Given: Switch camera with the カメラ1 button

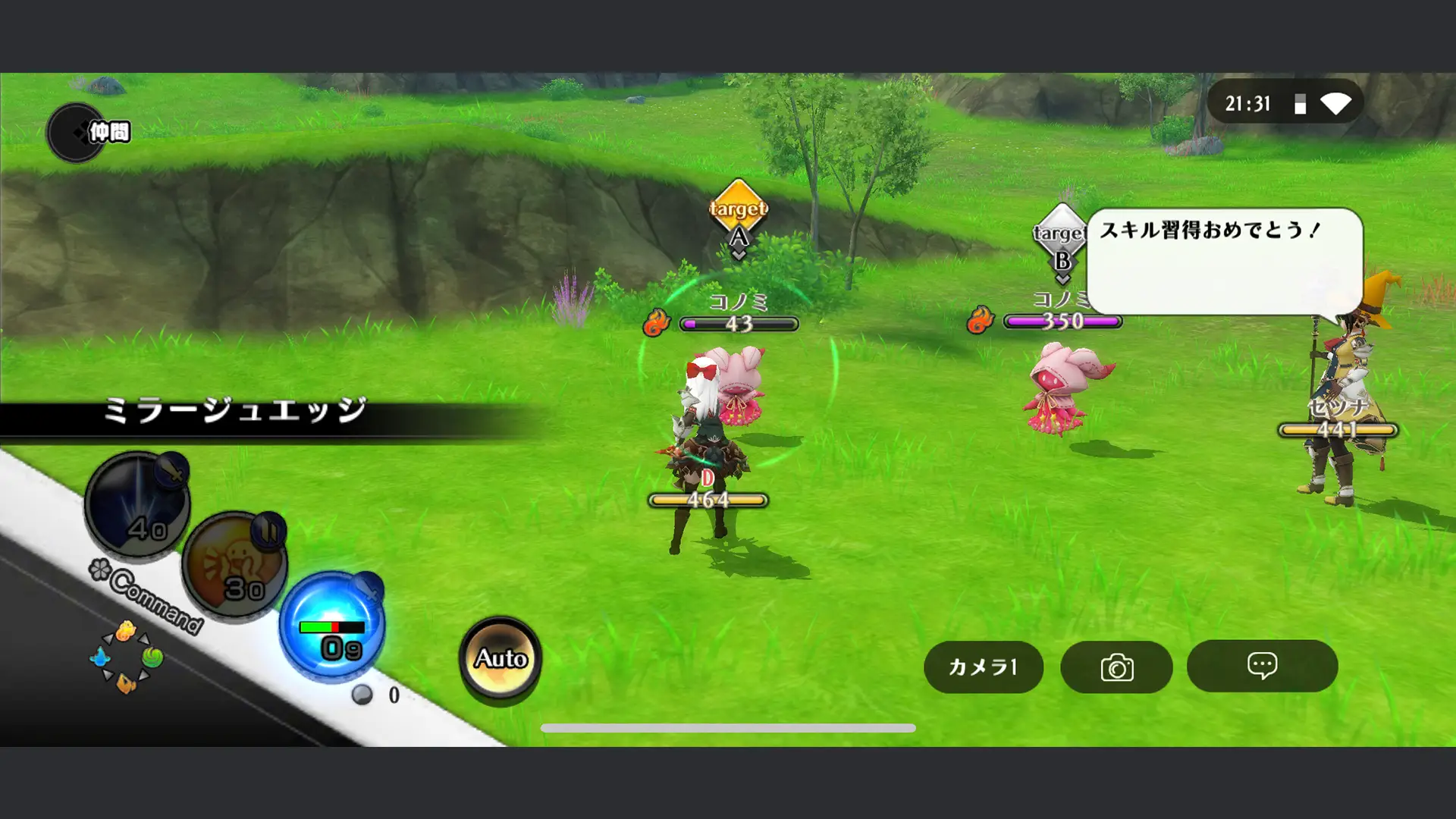Looking at the screenshot, I should pos(983,667).
